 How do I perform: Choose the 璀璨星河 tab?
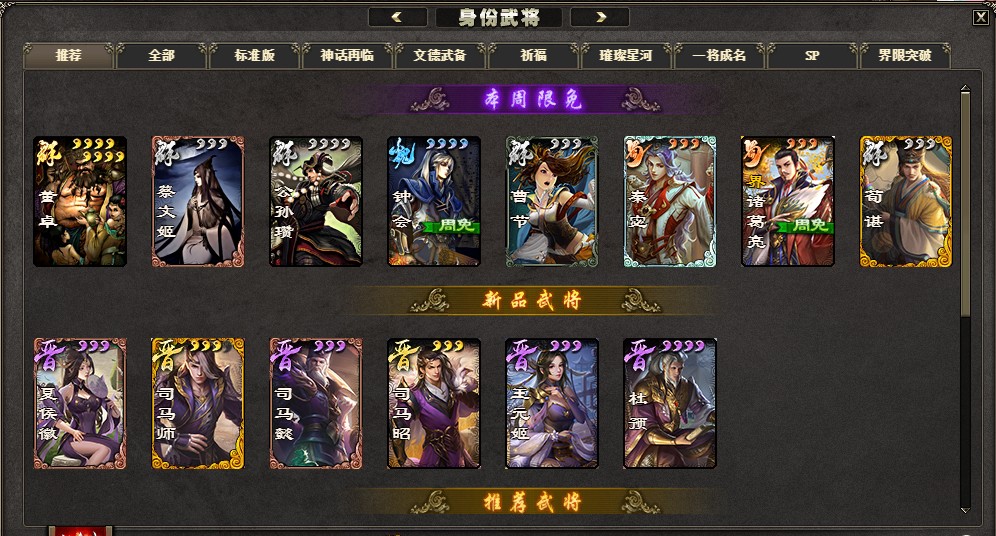pyautogui.click(x=626, y=56)
